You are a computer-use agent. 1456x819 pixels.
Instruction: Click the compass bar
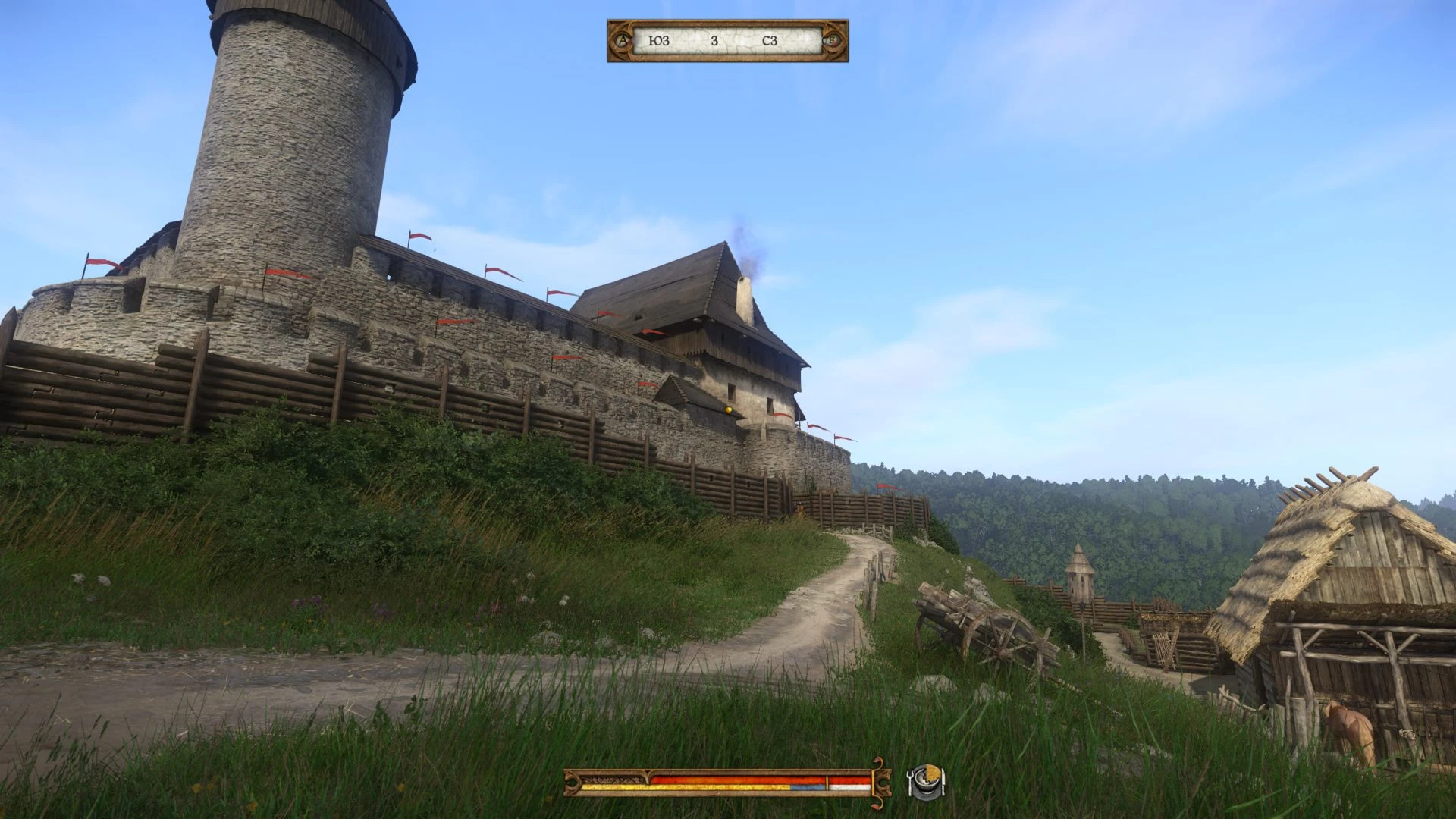(x=727, y=41)
